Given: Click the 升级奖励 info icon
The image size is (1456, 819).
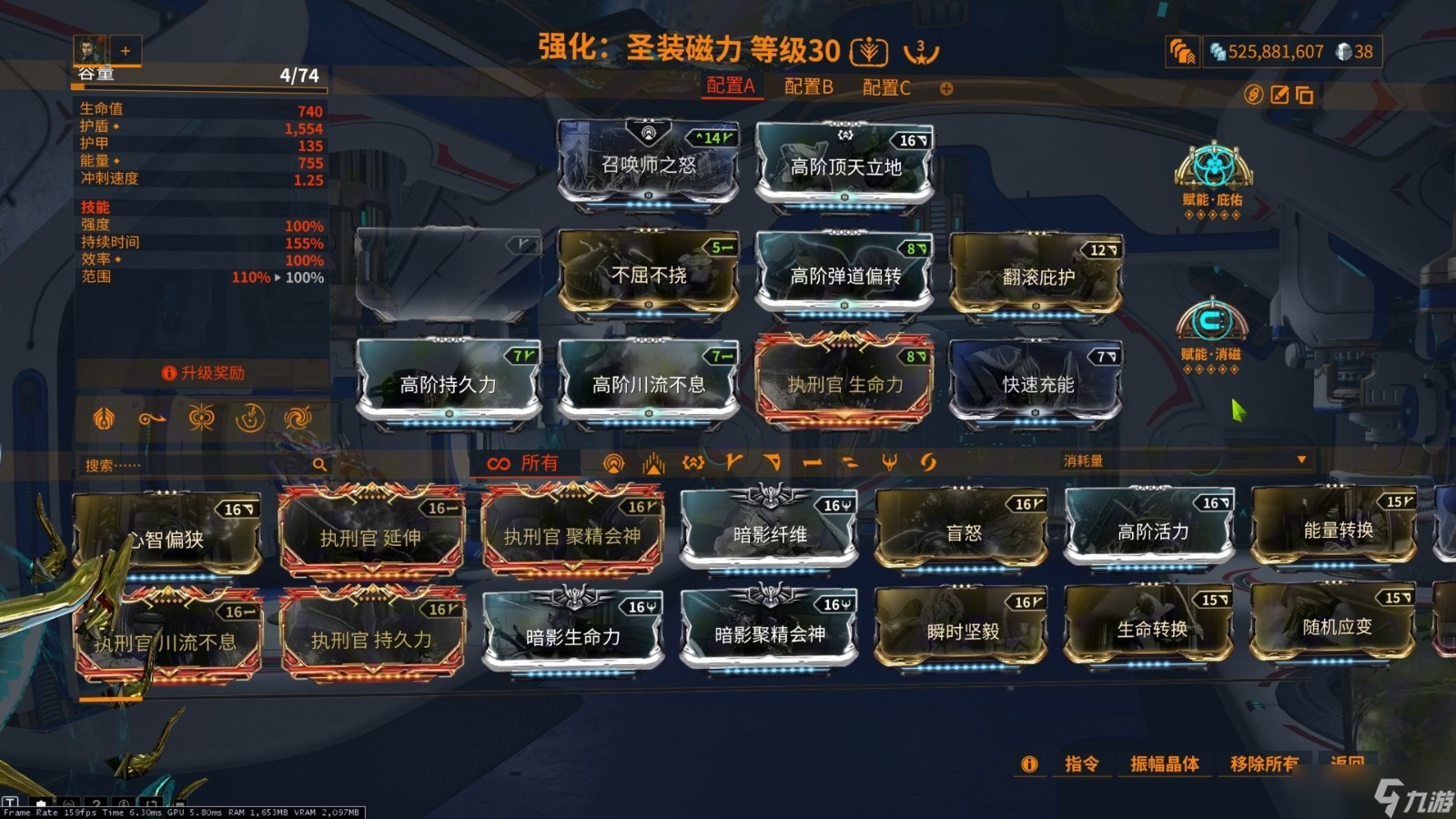Looking at the screenshot, I should click(168, 372).
